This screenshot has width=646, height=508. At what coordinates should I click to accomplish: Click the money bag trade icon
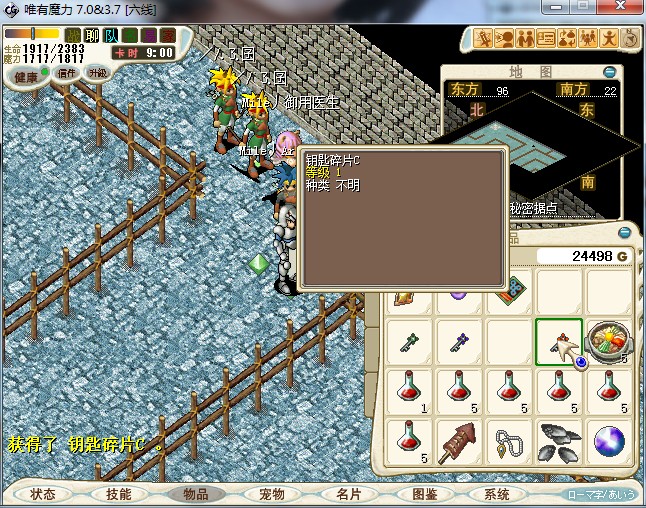pos(567,39)
